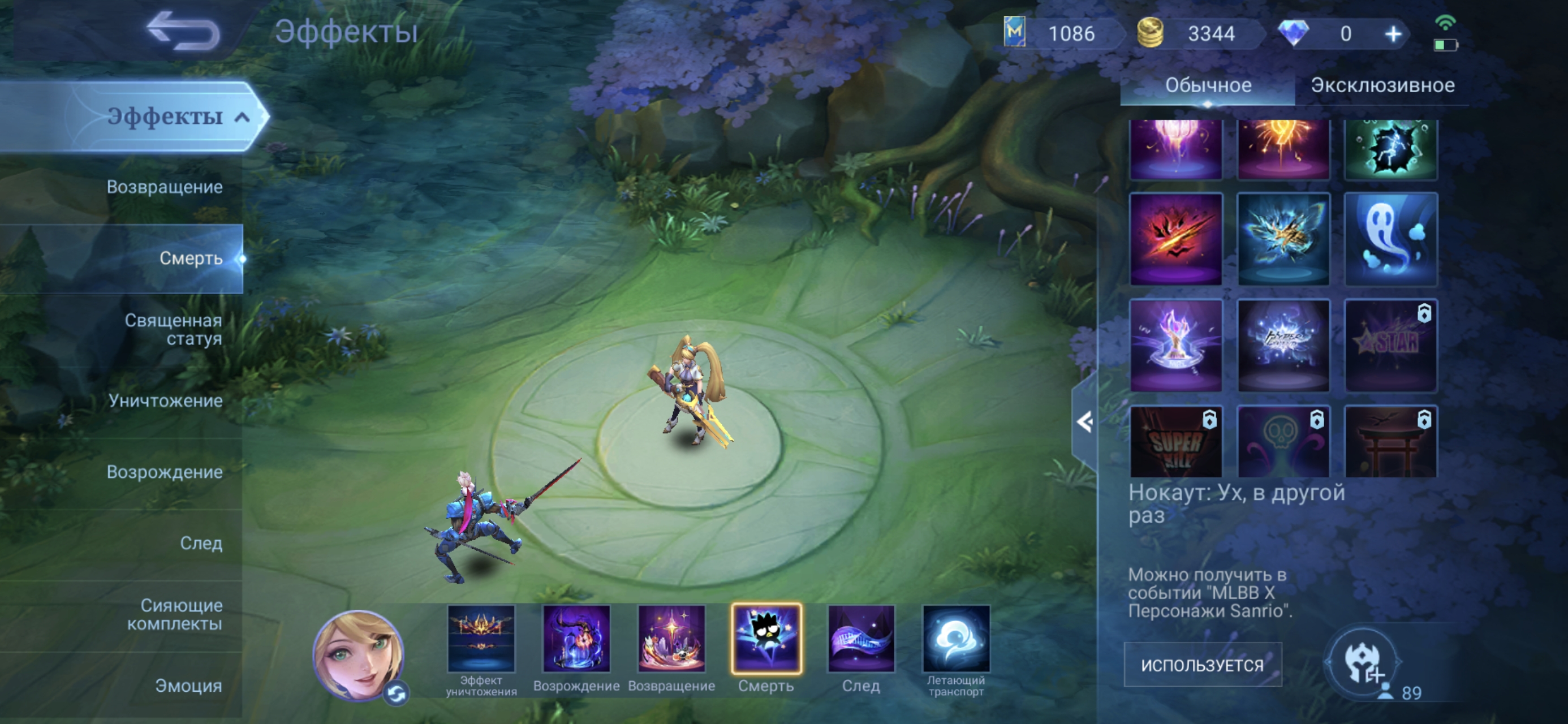Switch to the Эксклюзивное tab
Image resolution: width=1568 pixels, height=724 pixels.
point(1382,85)
